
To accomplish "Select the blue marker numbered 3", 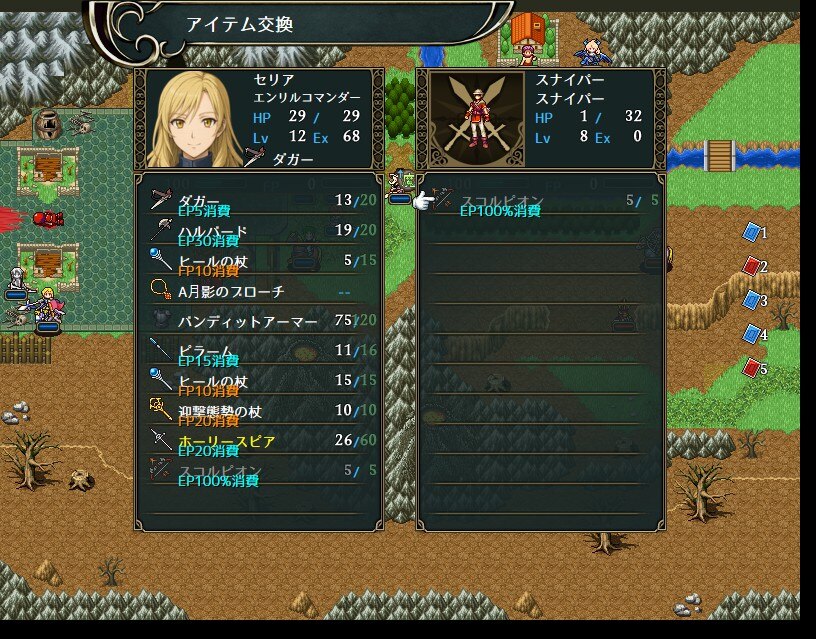I will [x=752, y=300].
